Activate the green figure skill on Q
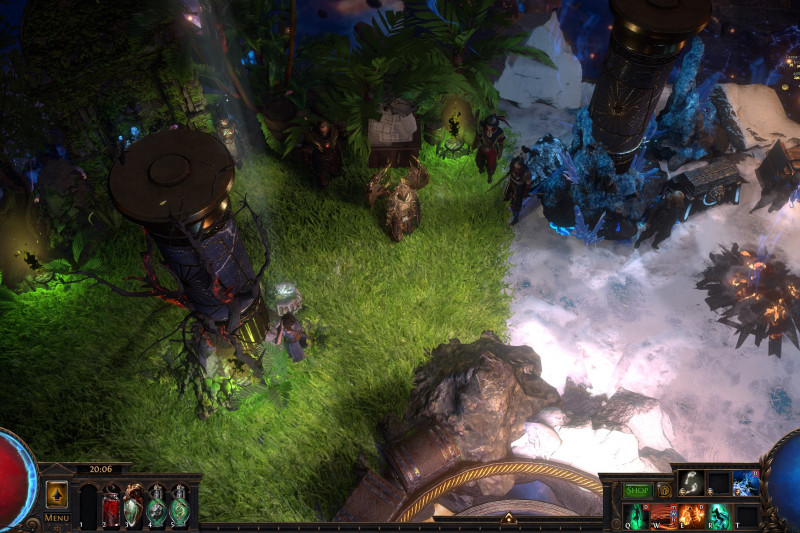This screenshot has width=800, height=533. point(637,516)
